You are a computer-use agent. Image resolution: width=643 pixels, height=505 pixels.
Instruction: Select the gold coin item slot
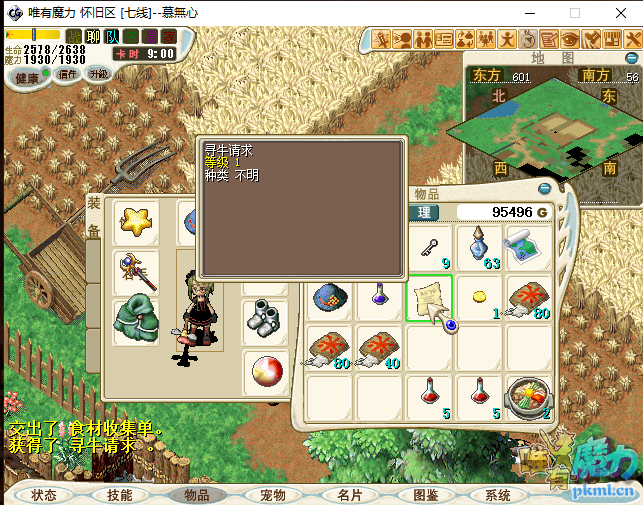479,299
